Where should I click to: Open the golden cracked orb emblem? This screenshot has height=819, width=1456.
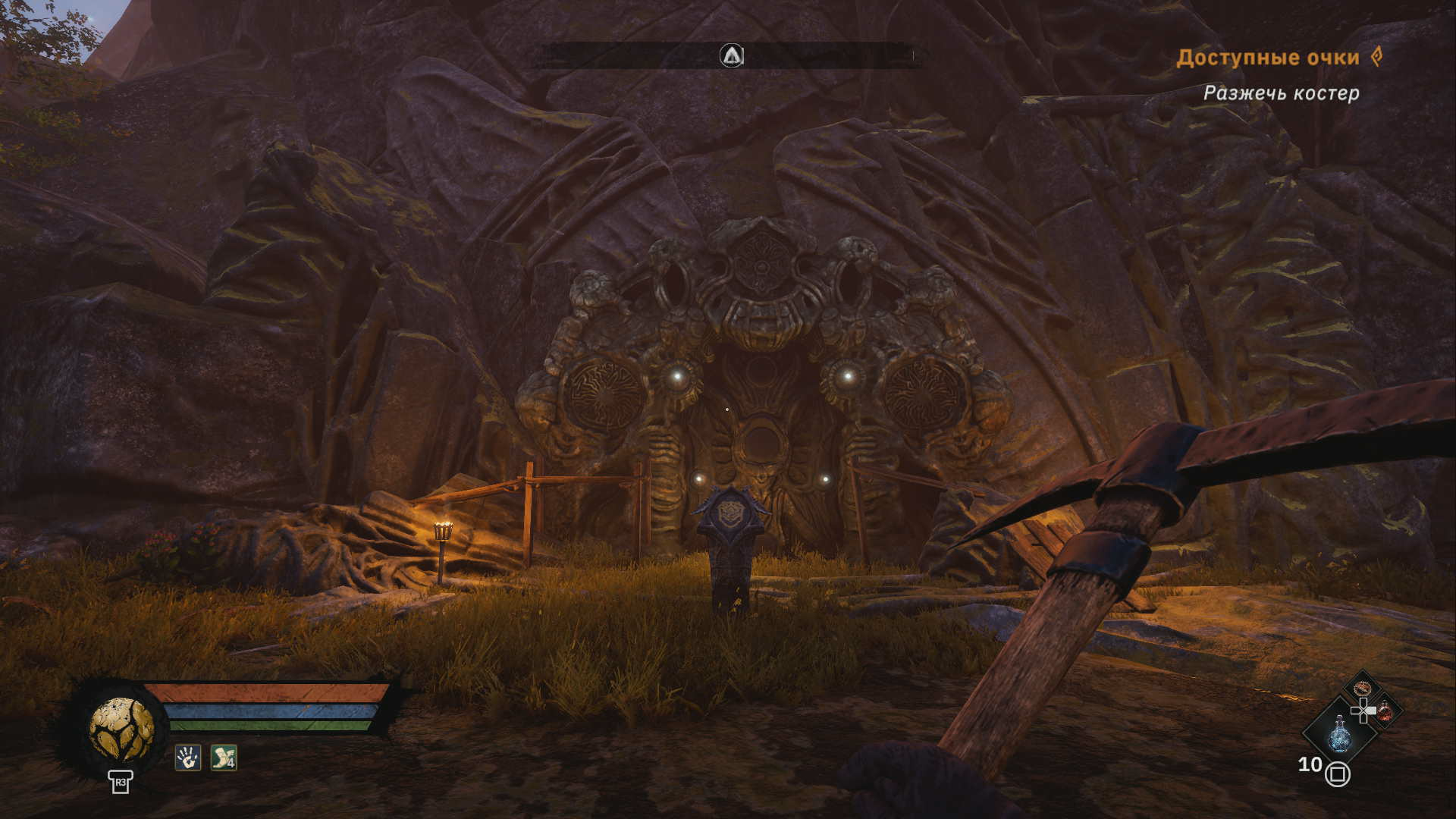121,729
